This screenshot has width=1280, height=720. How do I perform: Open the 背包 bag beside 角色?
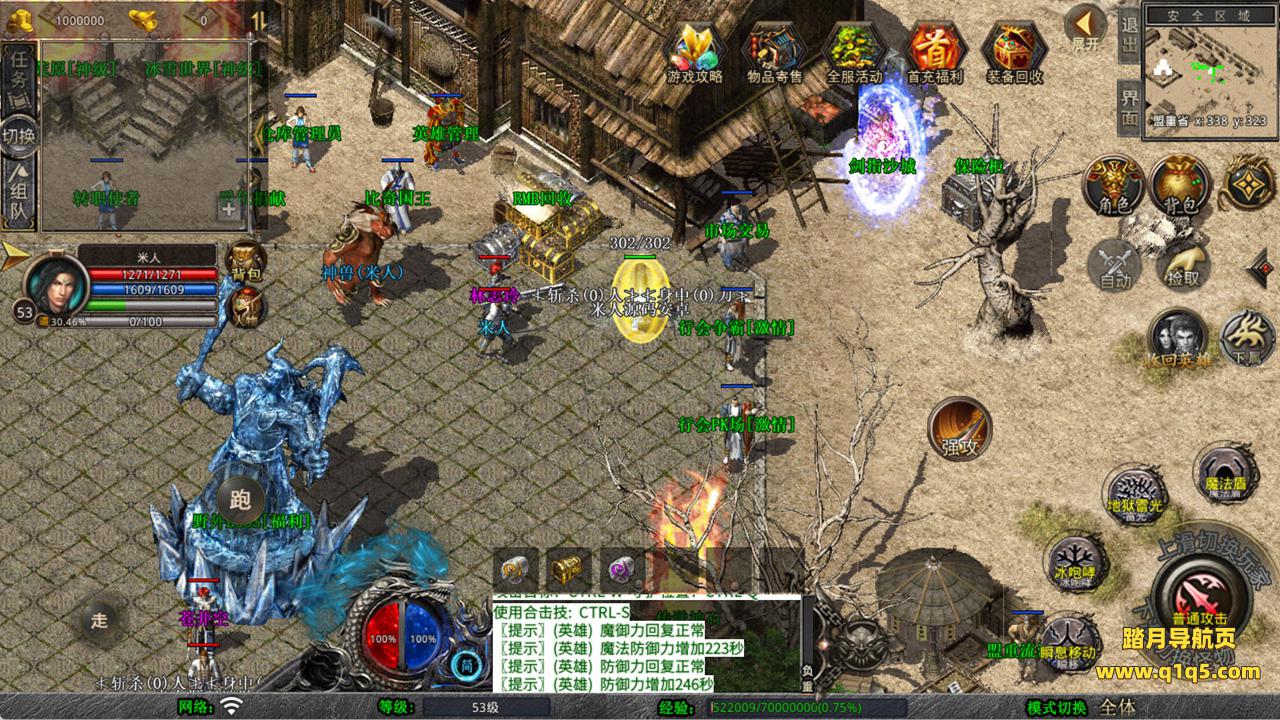[x=1180, y=185]
